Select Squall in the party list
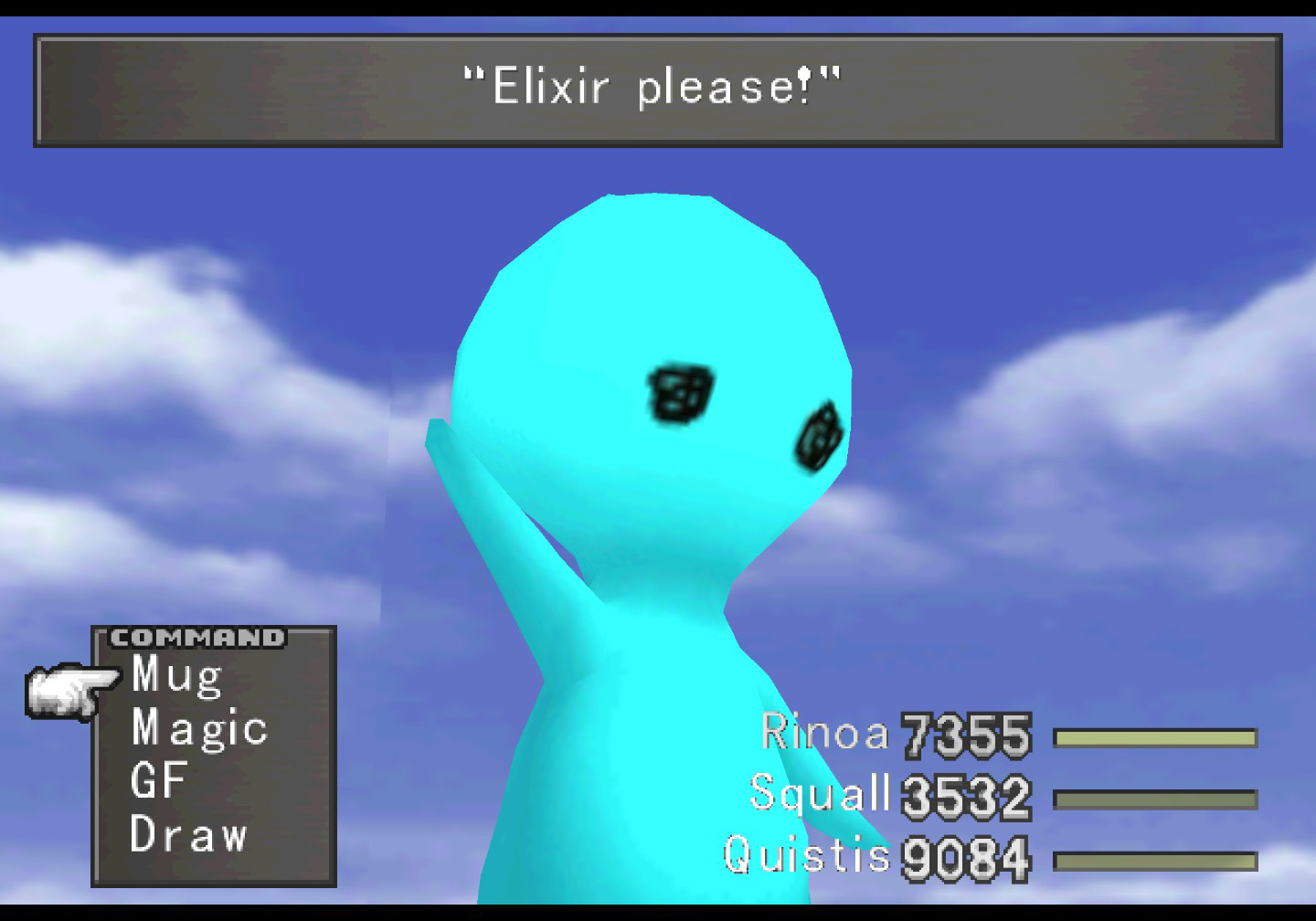The height and width of the screenshot is (921, 1316). pyautogui.click(x=819, y=793)
